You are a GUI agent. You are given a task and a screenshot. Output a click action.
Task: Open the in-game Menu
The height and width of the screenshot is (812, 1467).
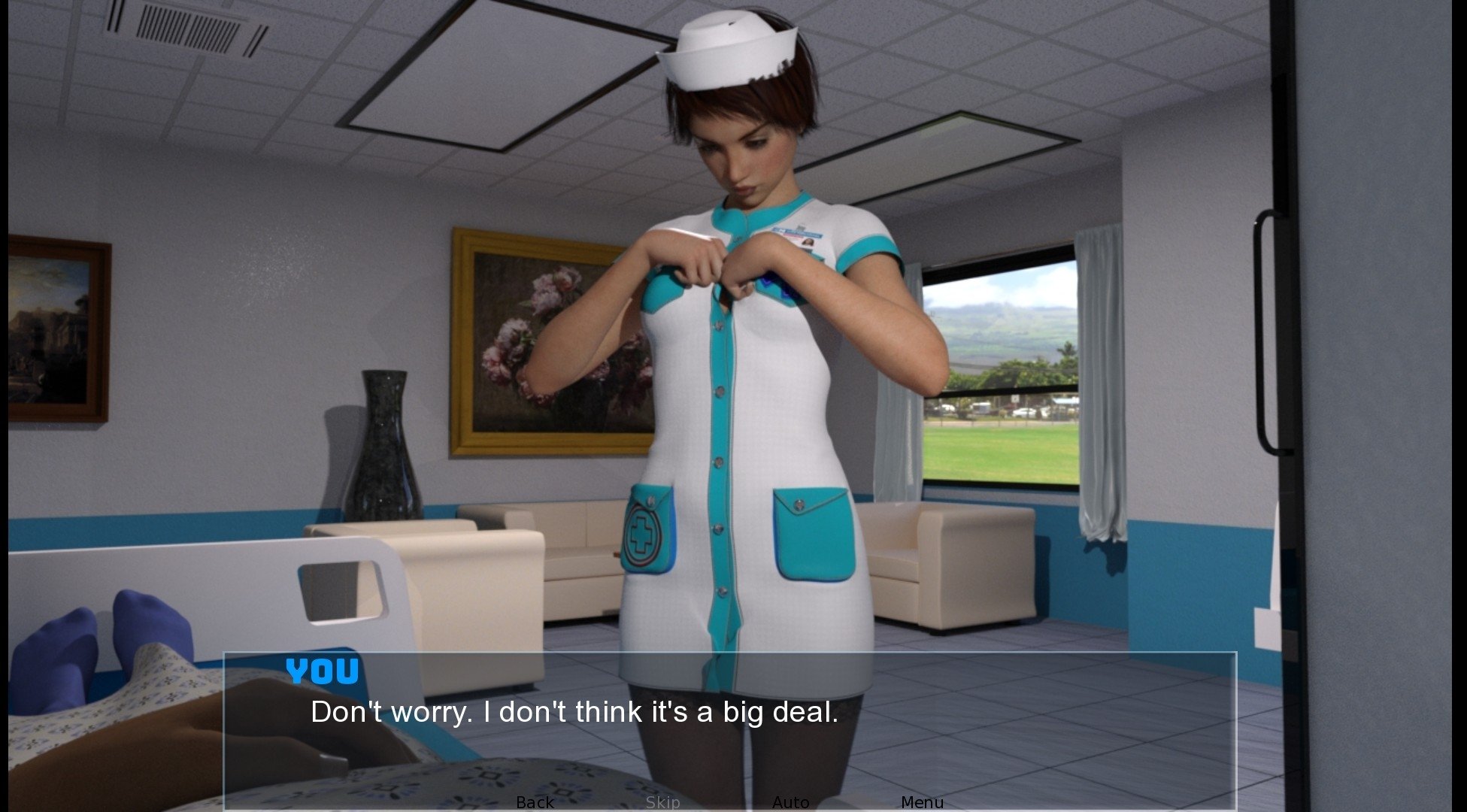[x=923, y=802]
